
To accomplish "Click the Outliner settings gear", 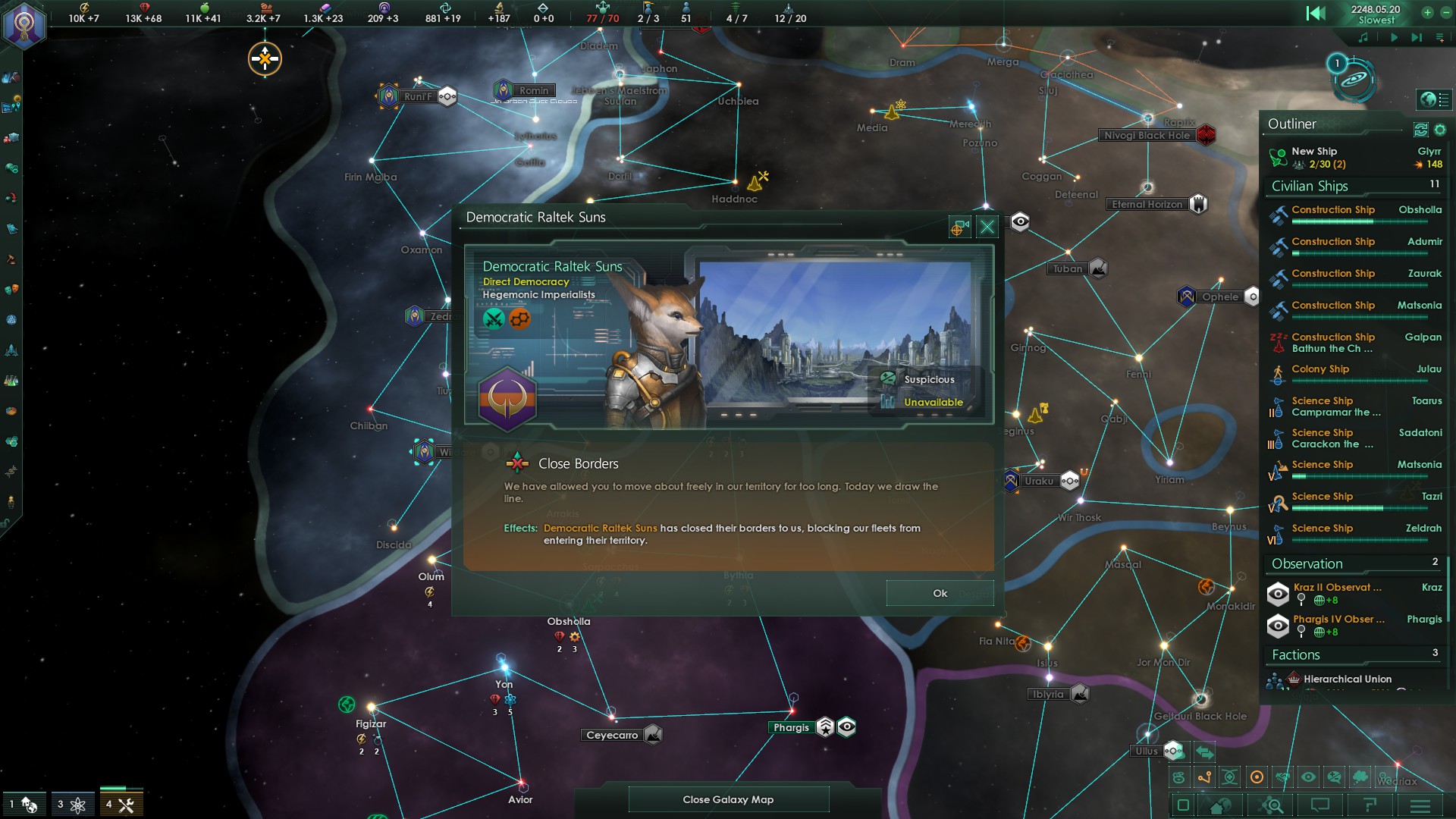I will (x=1442, y=130).
